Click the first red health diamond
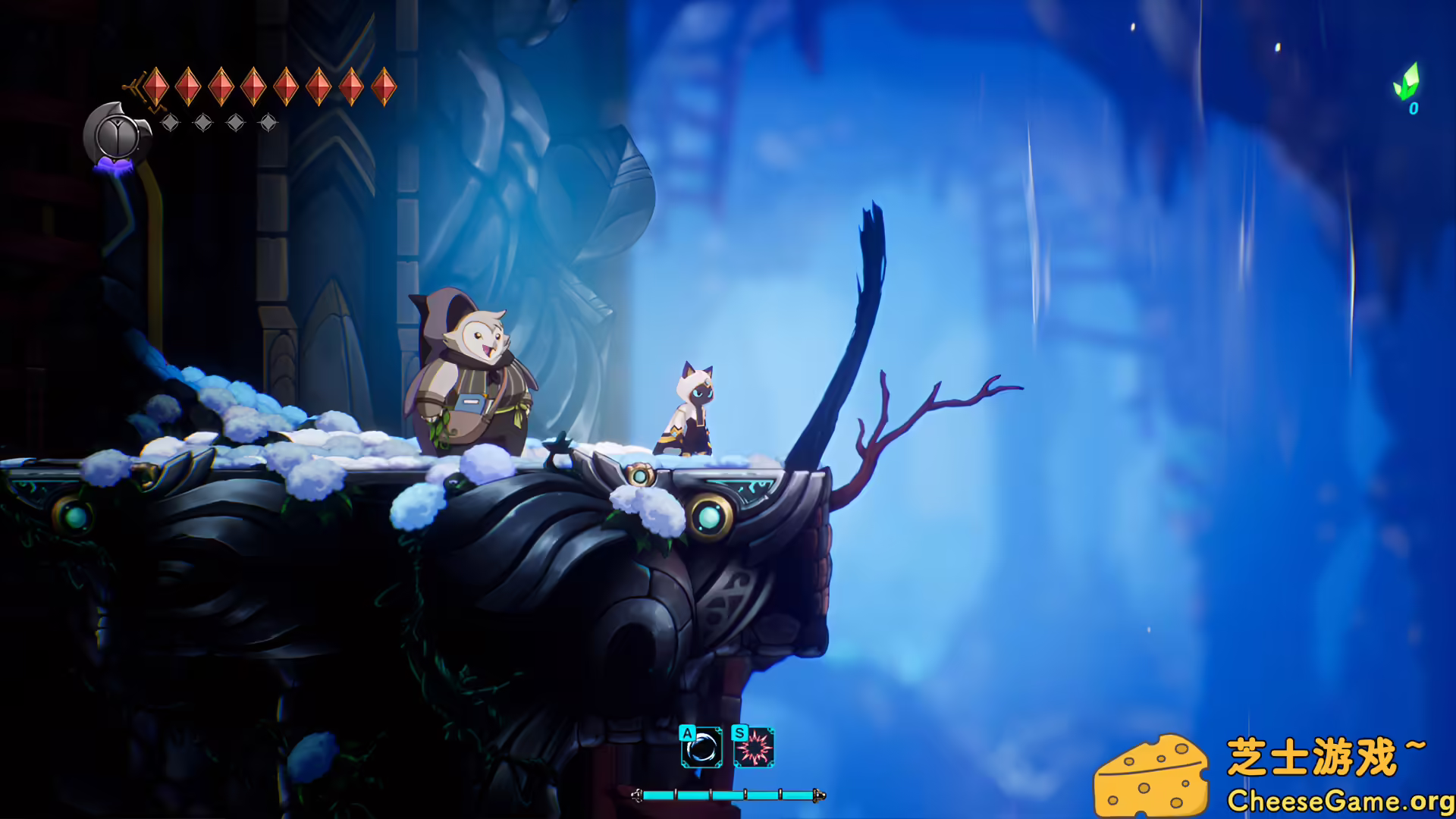Image resolution: width=1456 pixels, height=819 pixels. (x=156, y=86)
